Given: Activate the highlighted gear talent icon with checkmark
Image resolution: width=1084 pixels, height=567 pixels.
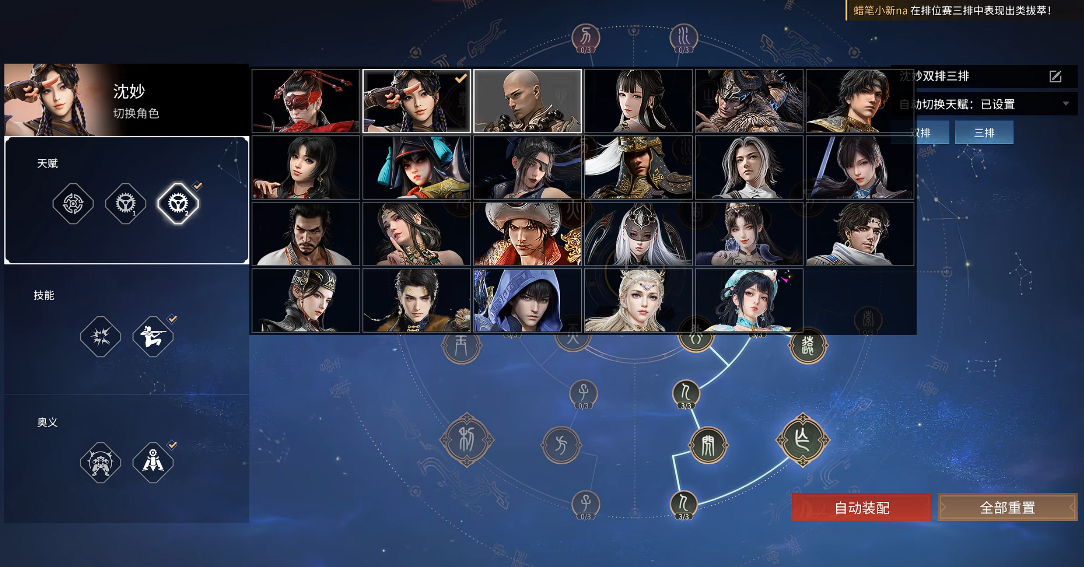Looking at the screenshot, I should pyautogui.click(x=178, y=204).
